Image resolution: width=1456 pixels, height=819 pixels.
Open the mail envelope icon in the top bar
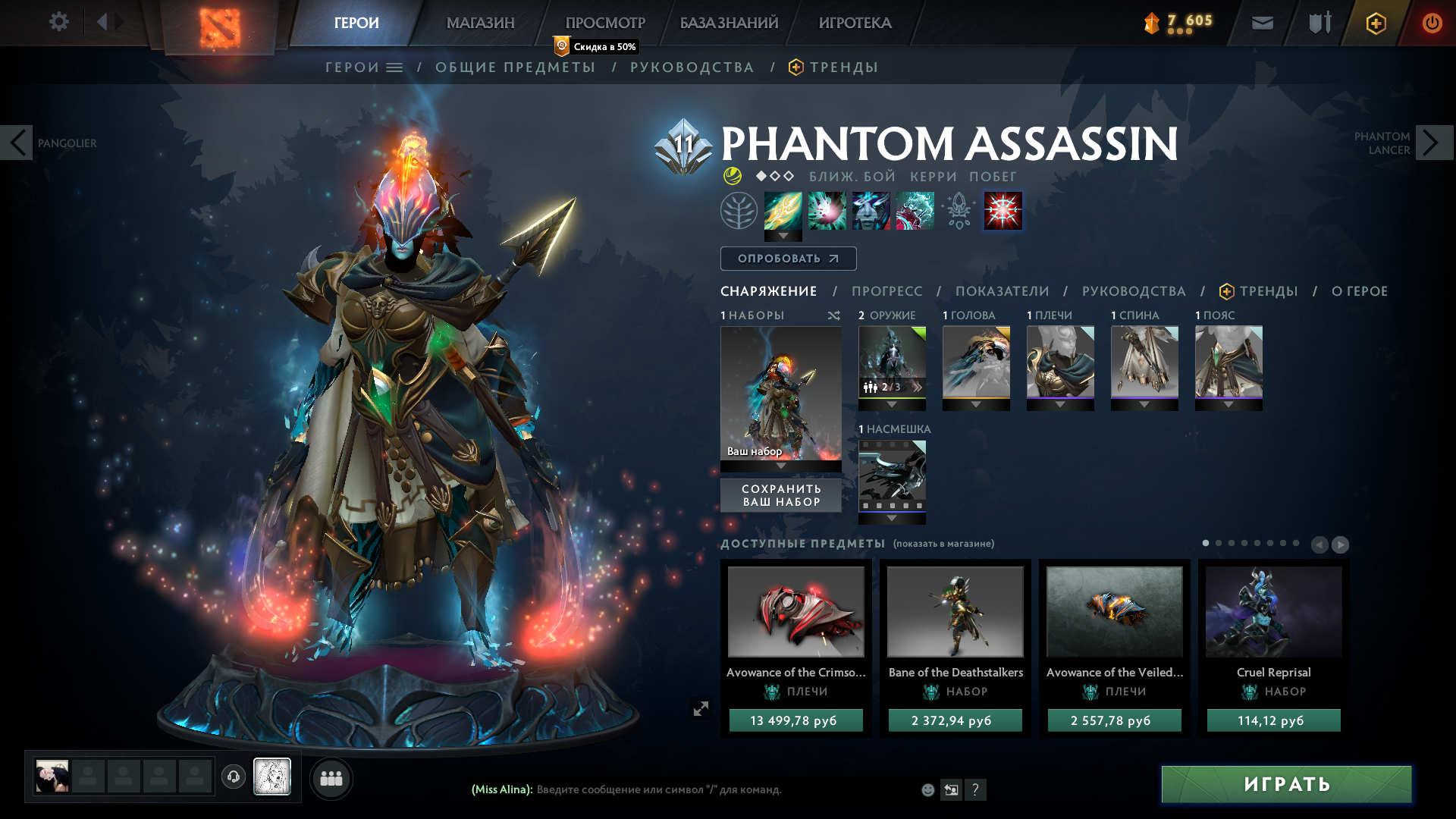(1261, 22)
